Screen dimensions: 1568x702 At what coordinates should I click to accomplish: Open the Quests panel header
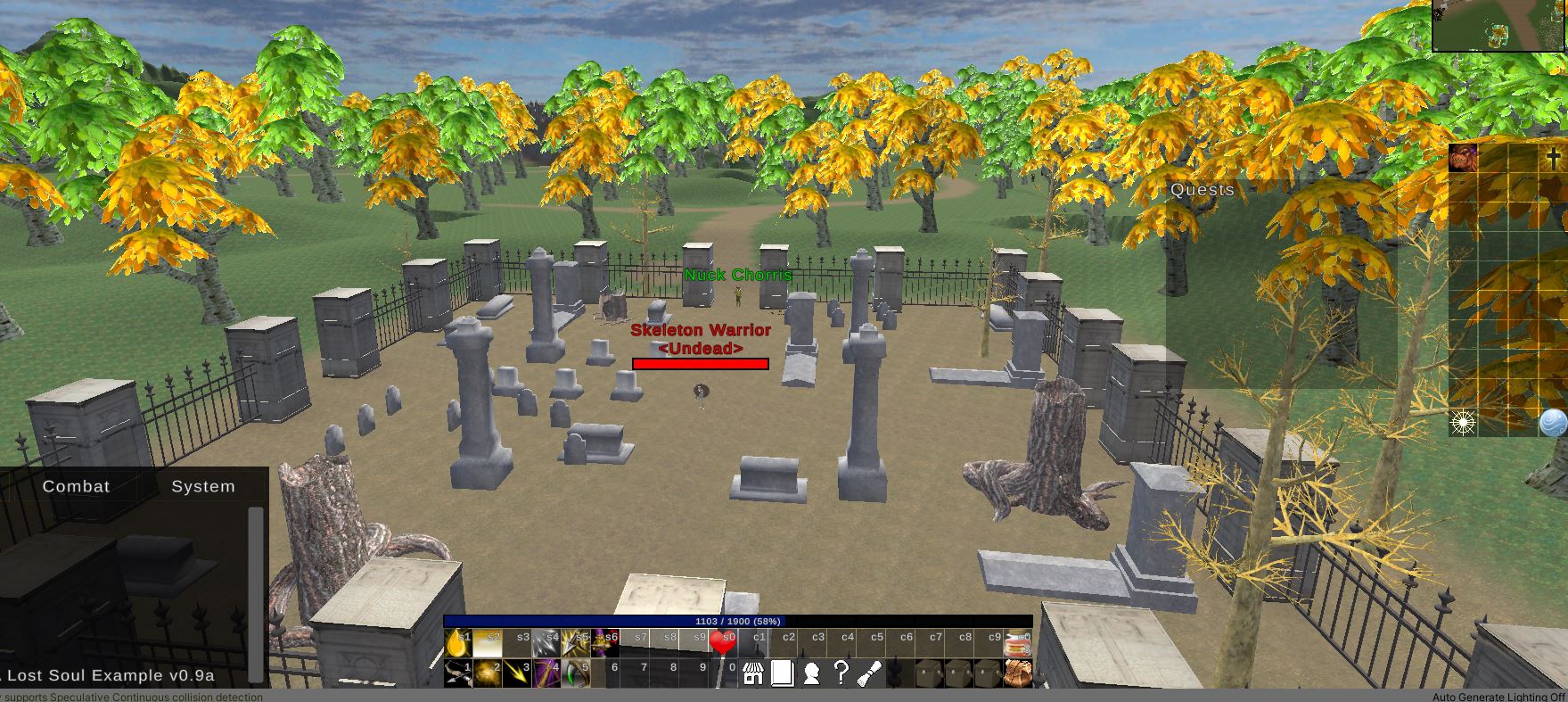pos(1202,190)
